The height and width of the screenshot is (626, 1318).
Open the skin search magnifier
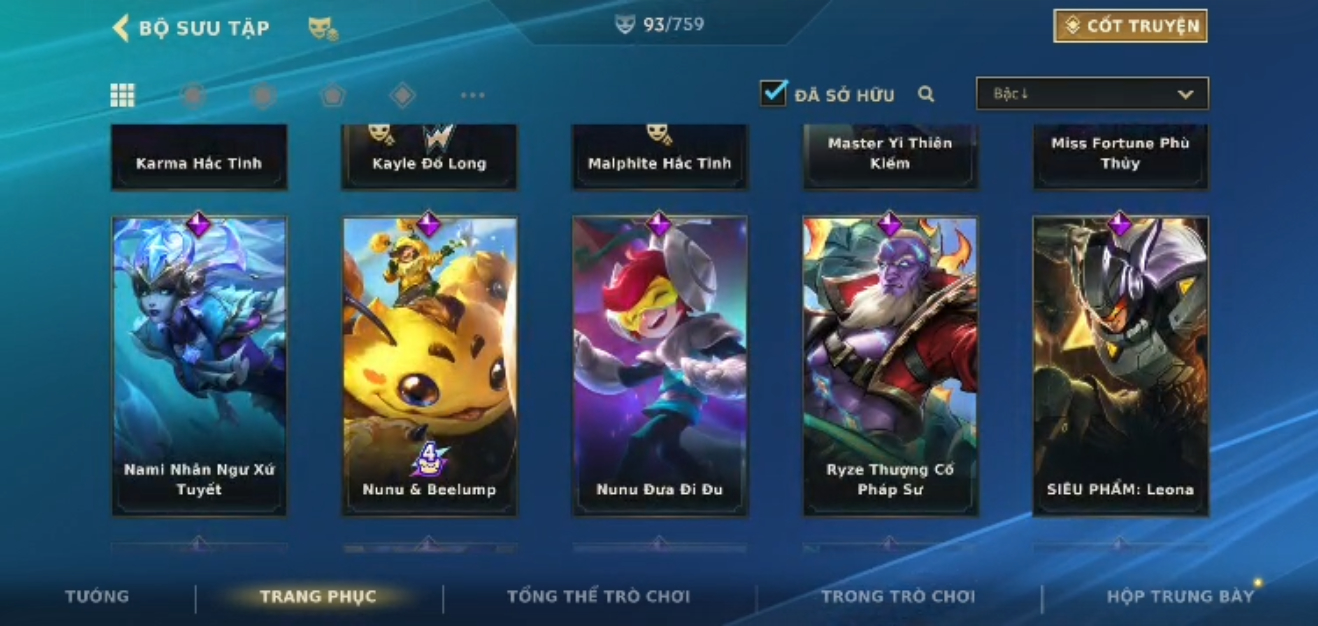click(x=926, y=94)
